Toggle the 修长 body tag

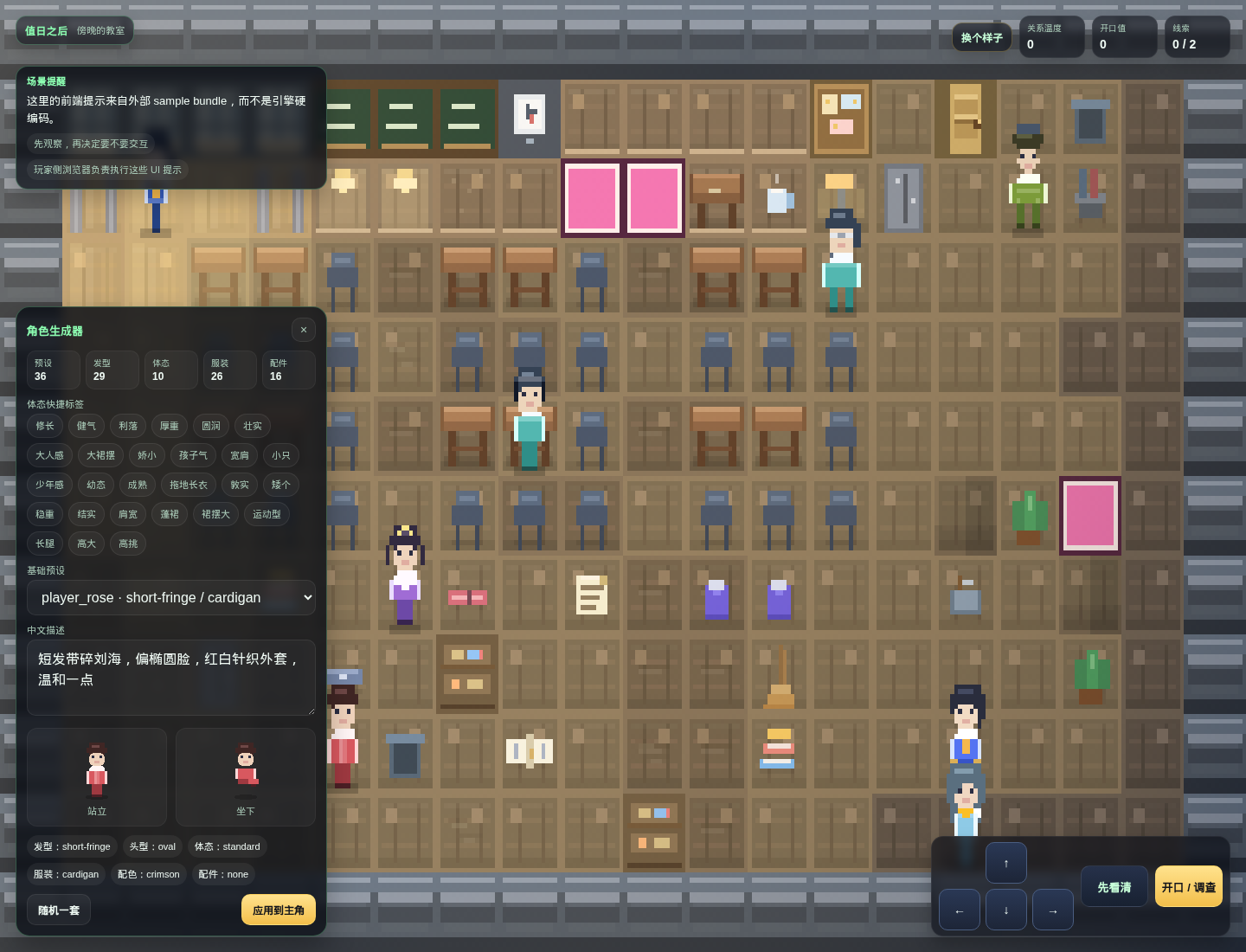click(44, 426)
